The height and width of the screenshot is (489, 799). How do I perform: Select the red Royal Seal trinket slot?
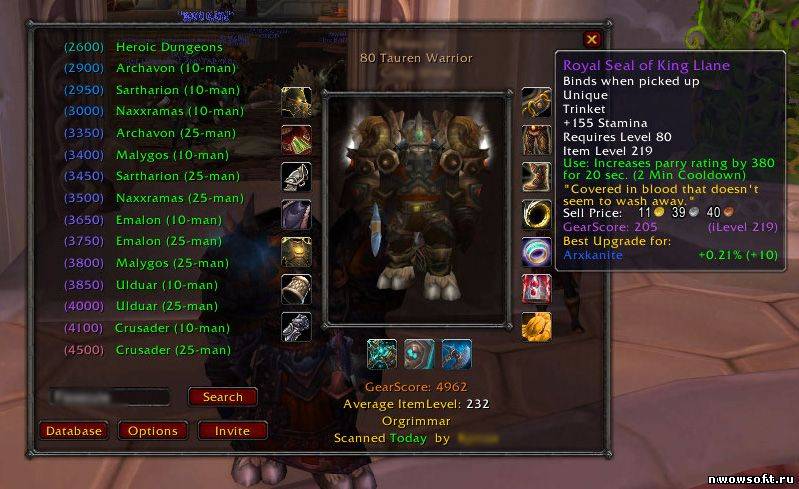(x=536, y=288)
